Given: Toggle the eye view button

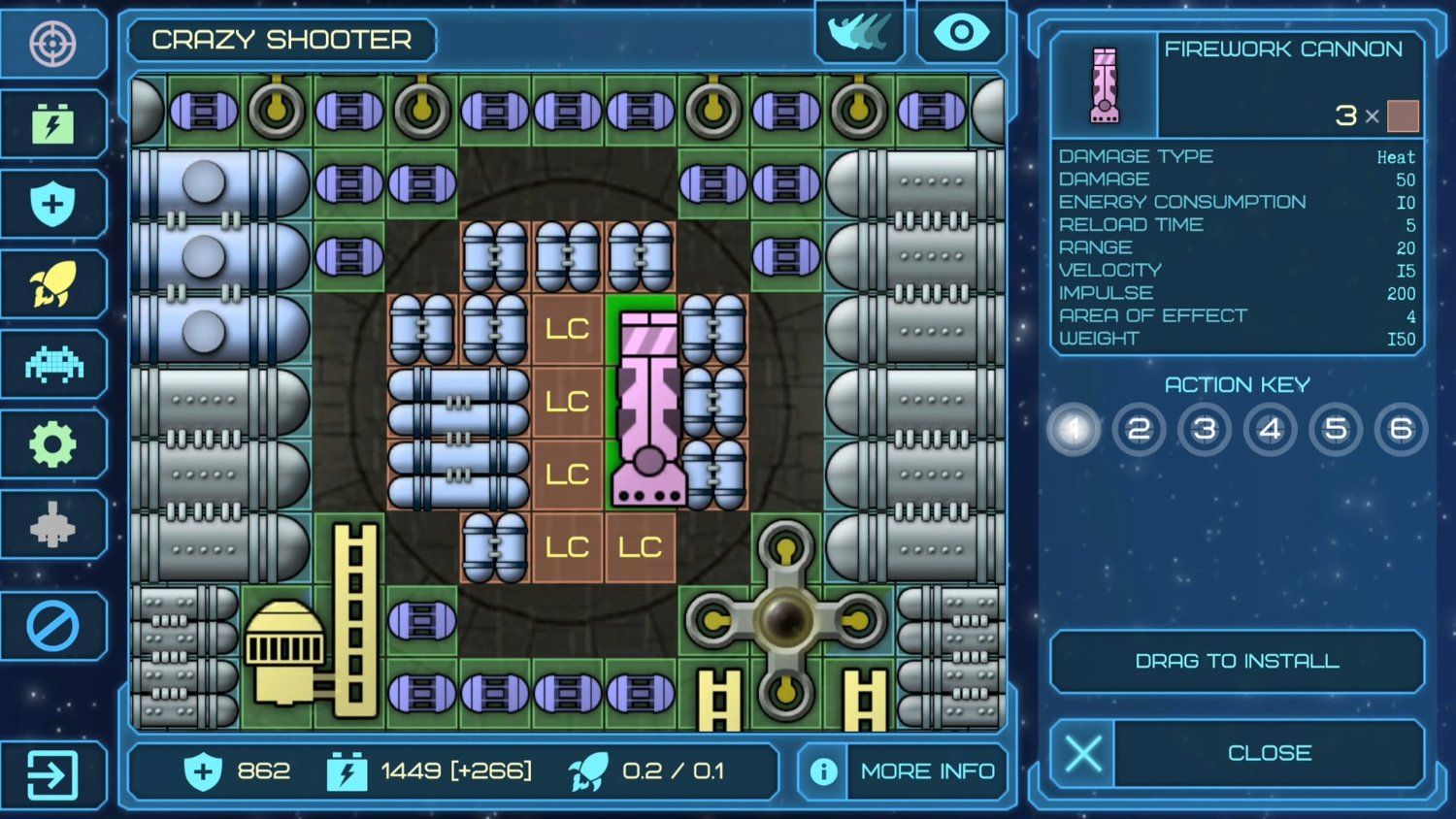Looking at the screenshot, I should pyautogui.click(x=961, y=34).
